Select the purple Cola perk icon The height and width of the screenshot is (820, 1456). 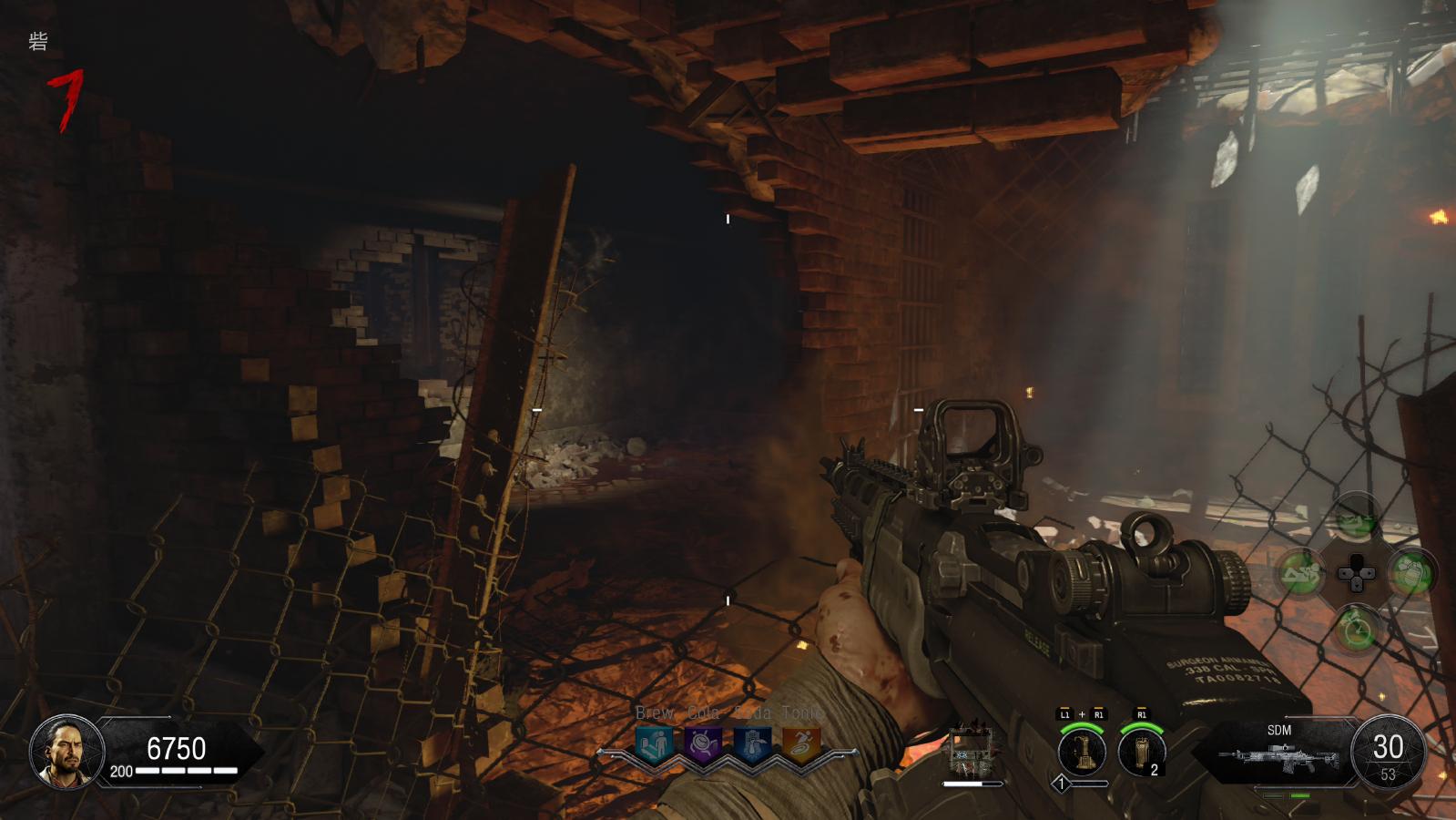(703, 745)
